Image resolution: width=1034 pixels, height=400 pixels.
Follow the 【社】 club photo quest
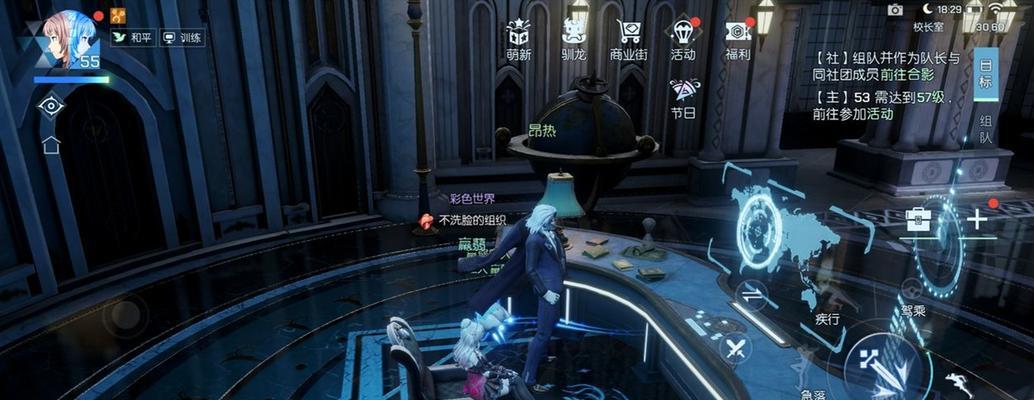tap(886, 67)
